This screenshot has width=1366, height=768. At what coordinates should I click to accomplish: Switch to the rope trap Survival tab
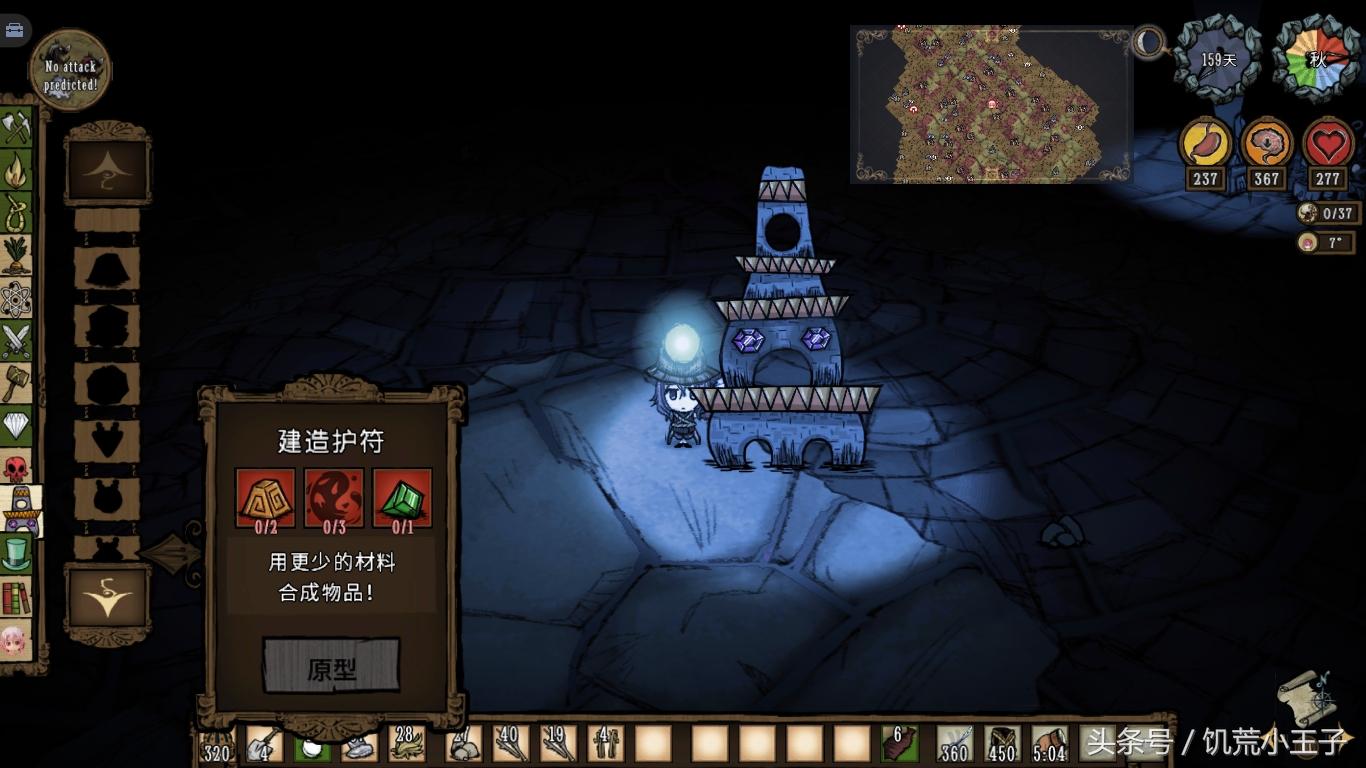pyautogui.click(x=16, y=213)
